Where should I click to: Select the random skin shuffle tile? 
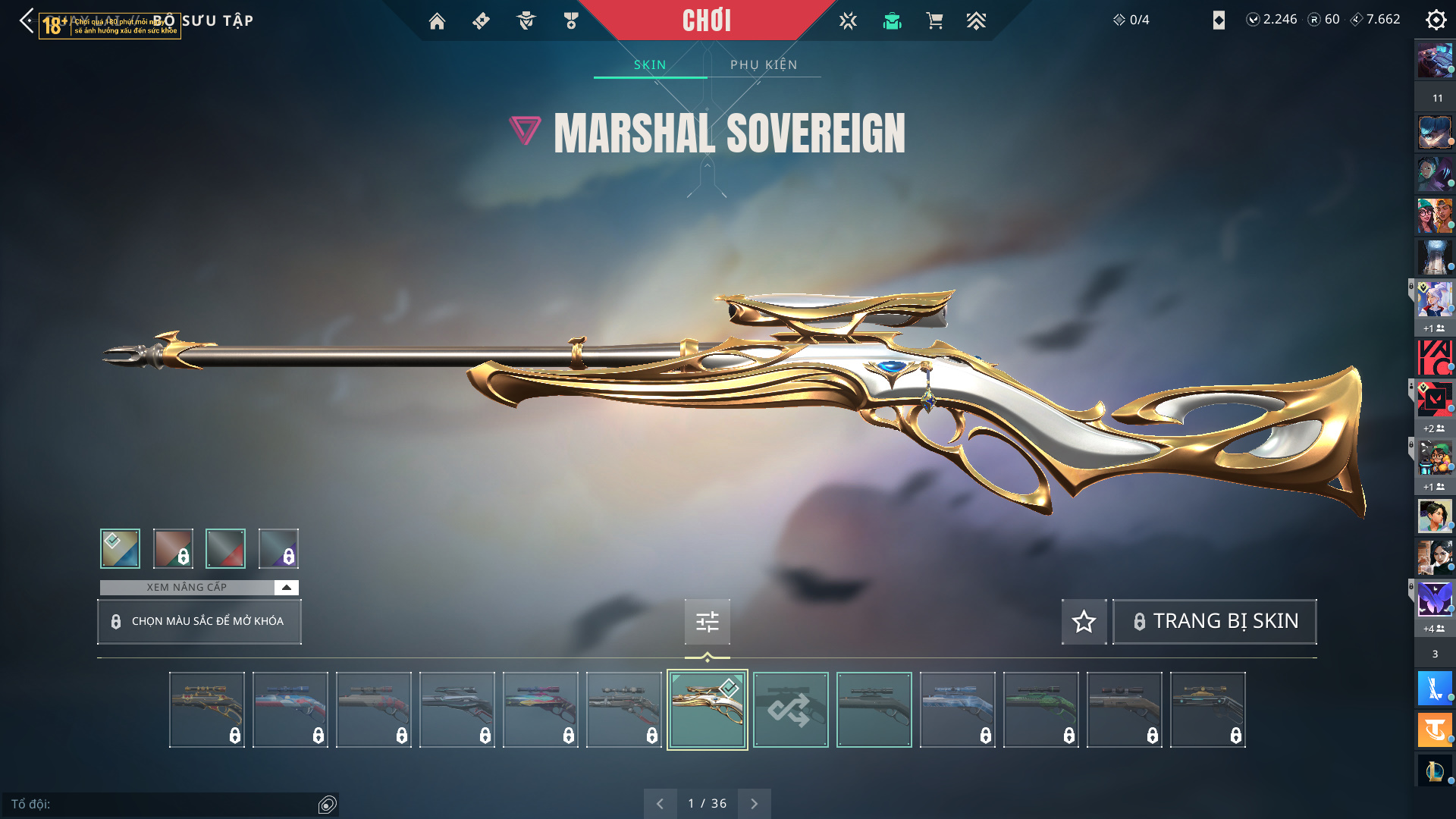pos(790,710)
